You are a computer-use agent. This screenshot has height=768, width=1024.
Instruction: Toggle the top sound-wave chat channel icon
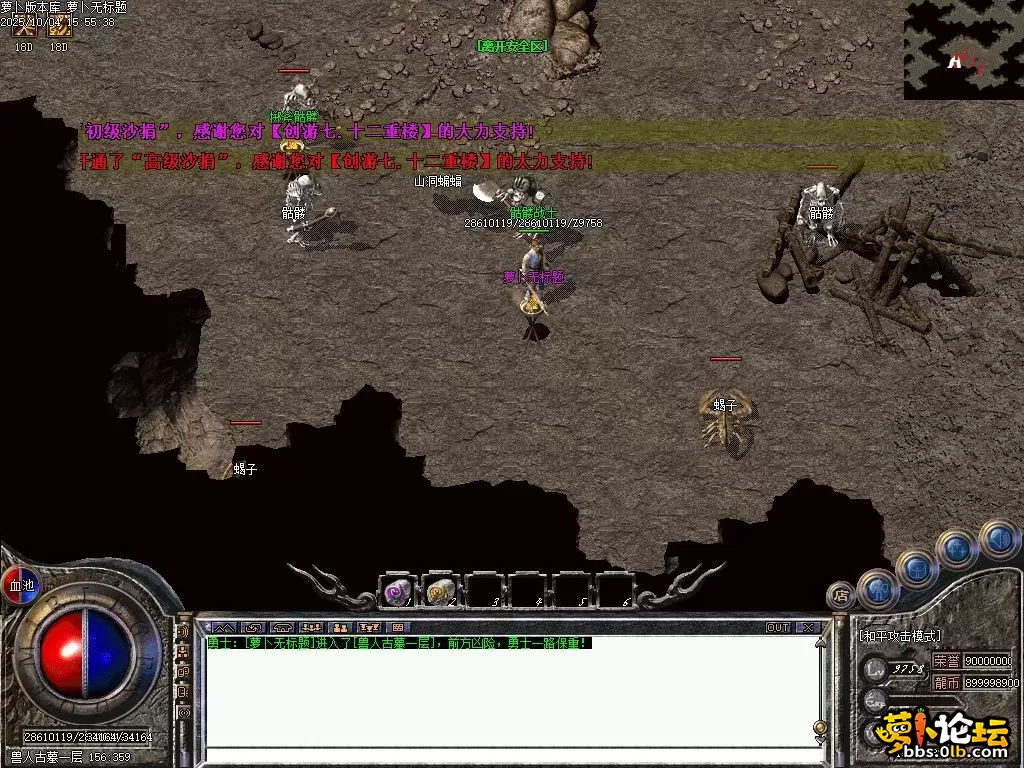coord(183,632)
